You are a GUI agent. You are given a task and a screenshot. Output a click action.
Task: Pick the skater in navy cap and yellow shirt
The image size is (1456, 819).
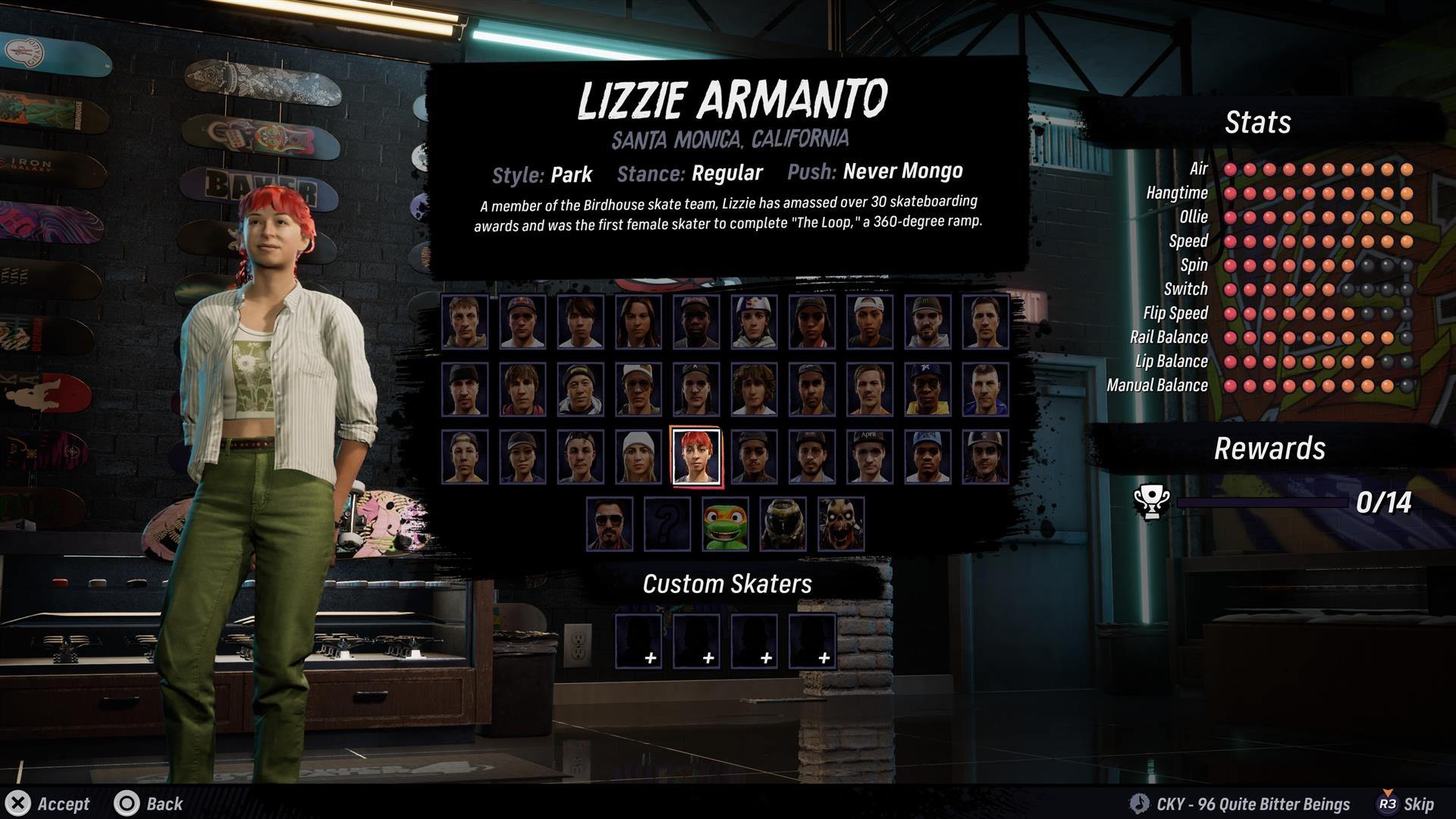tap(927, 389)
